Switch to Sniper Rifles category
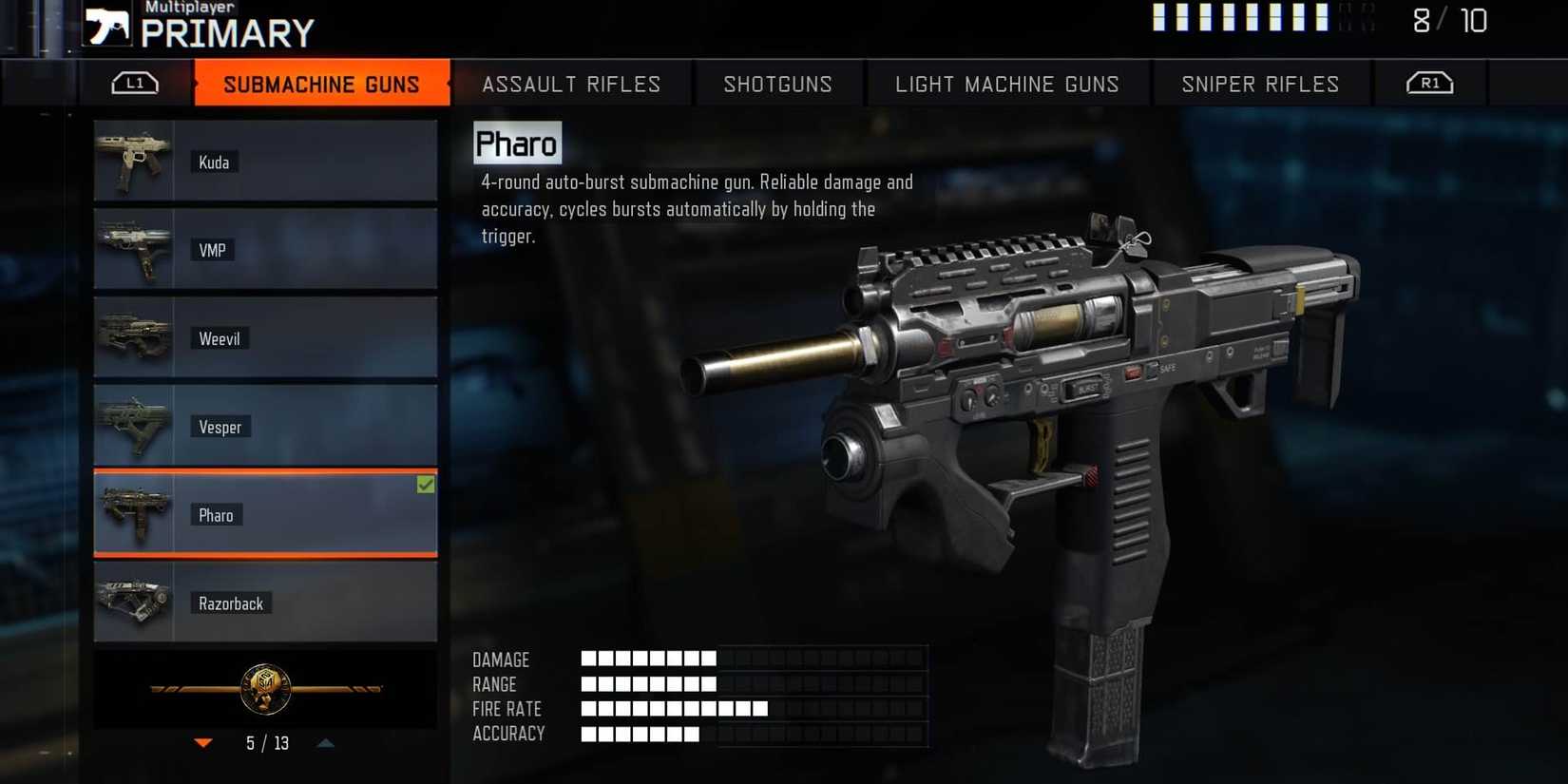 tap(1260, 84)
